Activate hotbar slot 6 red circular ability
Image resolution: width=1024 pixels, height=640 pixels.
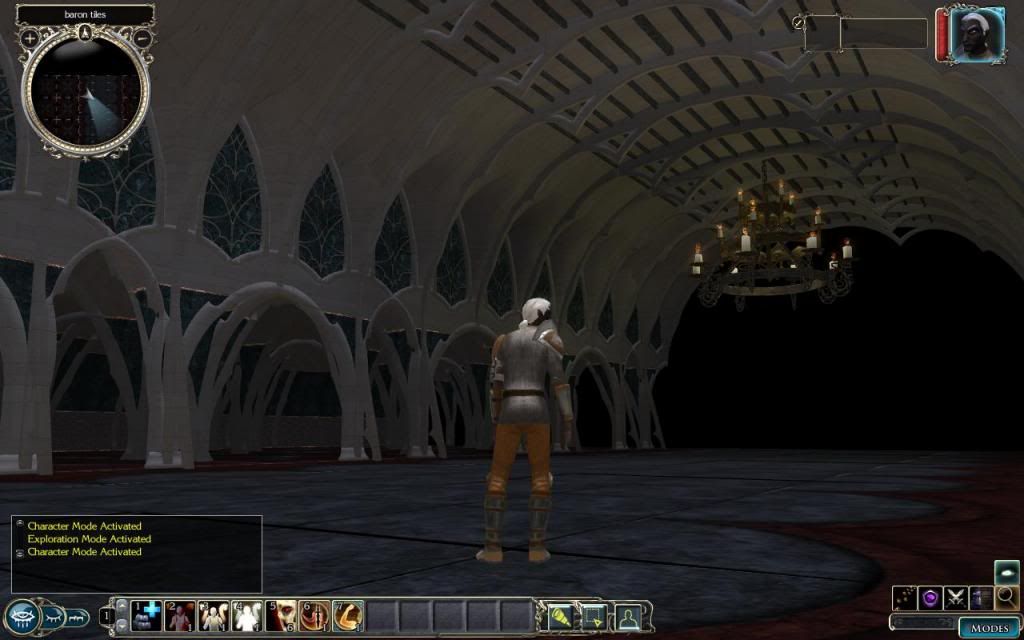(x=315, y=617)
